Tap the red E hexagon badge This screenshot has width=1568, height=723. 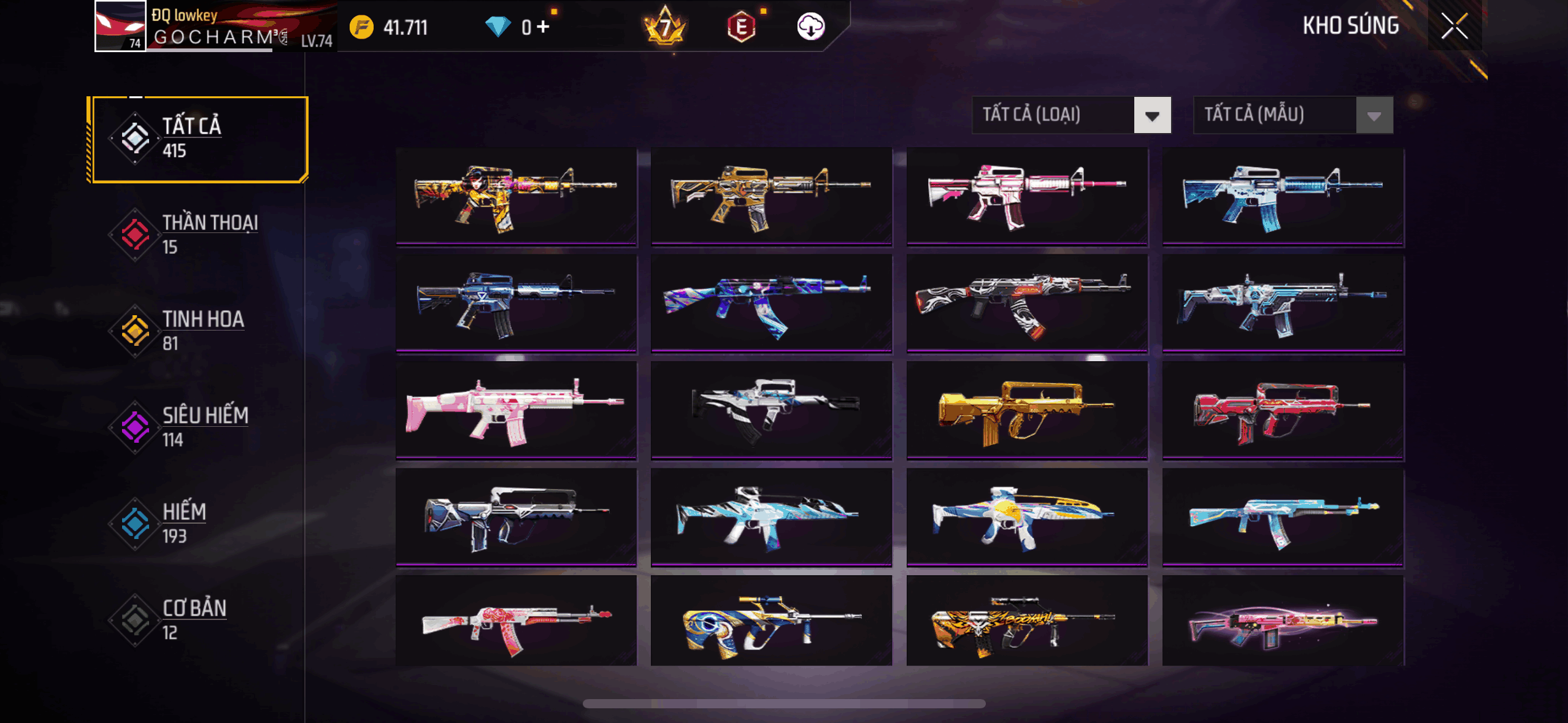tap(741, 27)
